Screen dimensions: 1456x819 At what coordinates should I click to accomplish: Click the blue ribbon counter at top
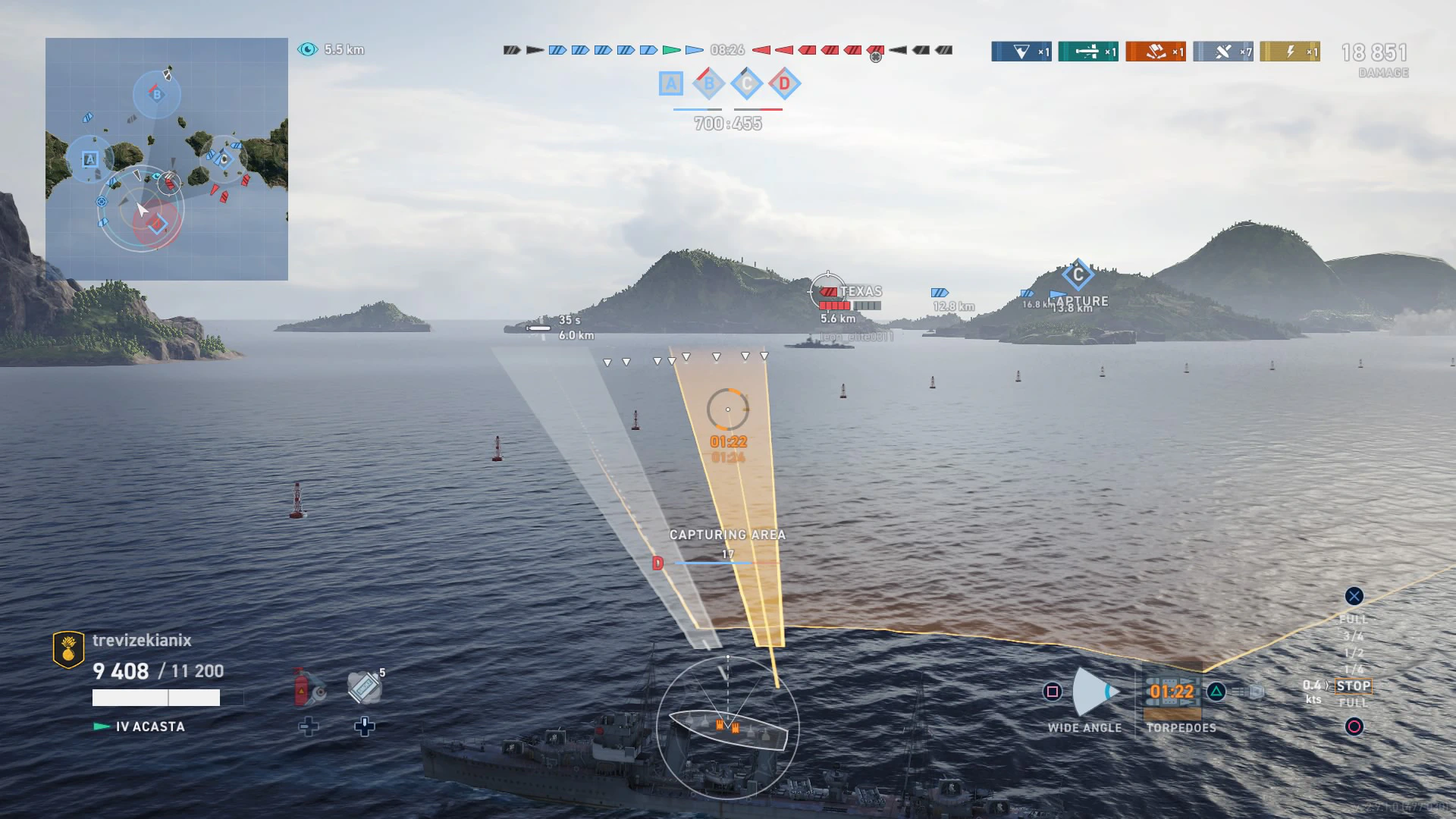1021,52
